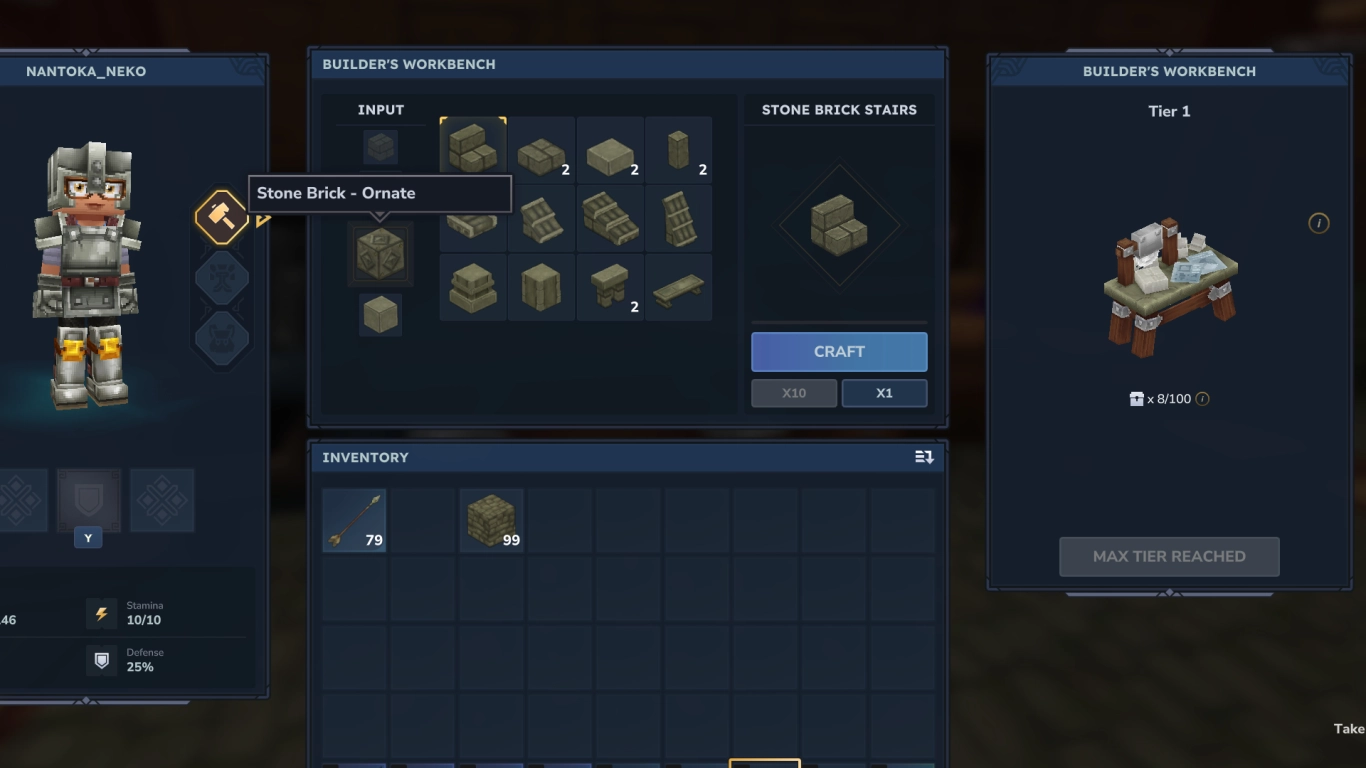This screenshot has width=1366, height=768.
Task: Select the bottom armor-shaped category icon
Action: [x=221, y=337]
